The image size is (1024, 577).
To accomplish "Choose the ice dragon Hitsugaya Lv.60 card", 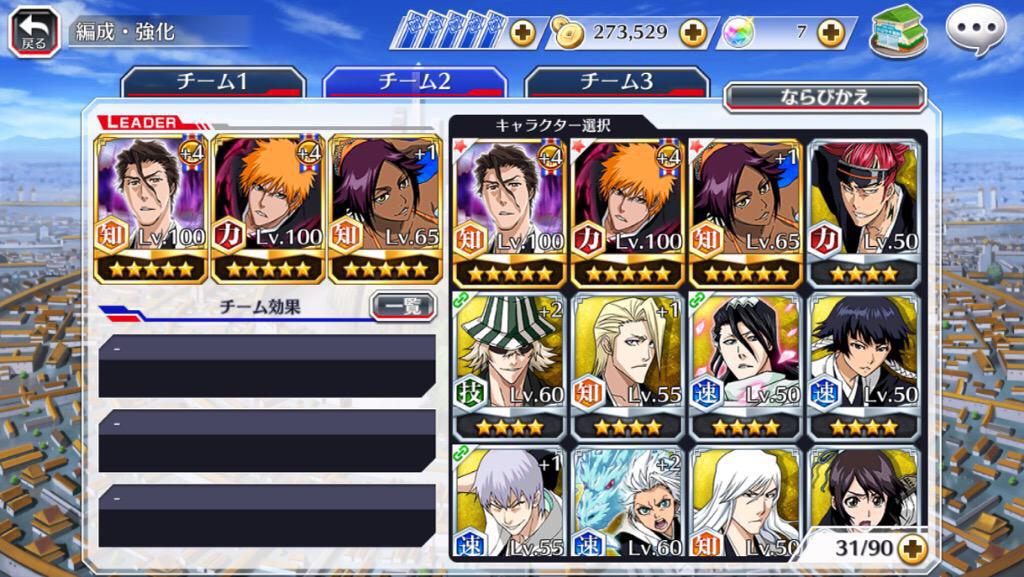I will [628, 503].
